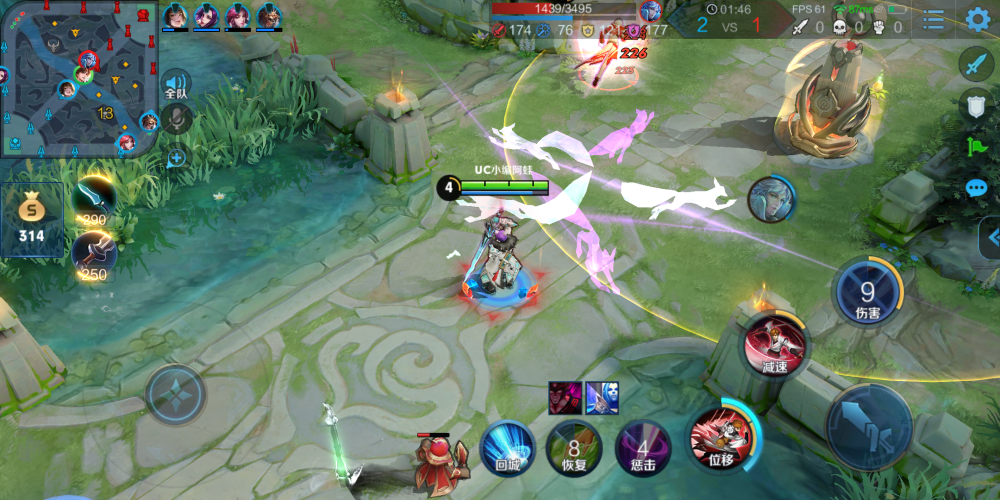Send the green flag gather signal
The image size is (1000, 500).
(x=976, y=147)
